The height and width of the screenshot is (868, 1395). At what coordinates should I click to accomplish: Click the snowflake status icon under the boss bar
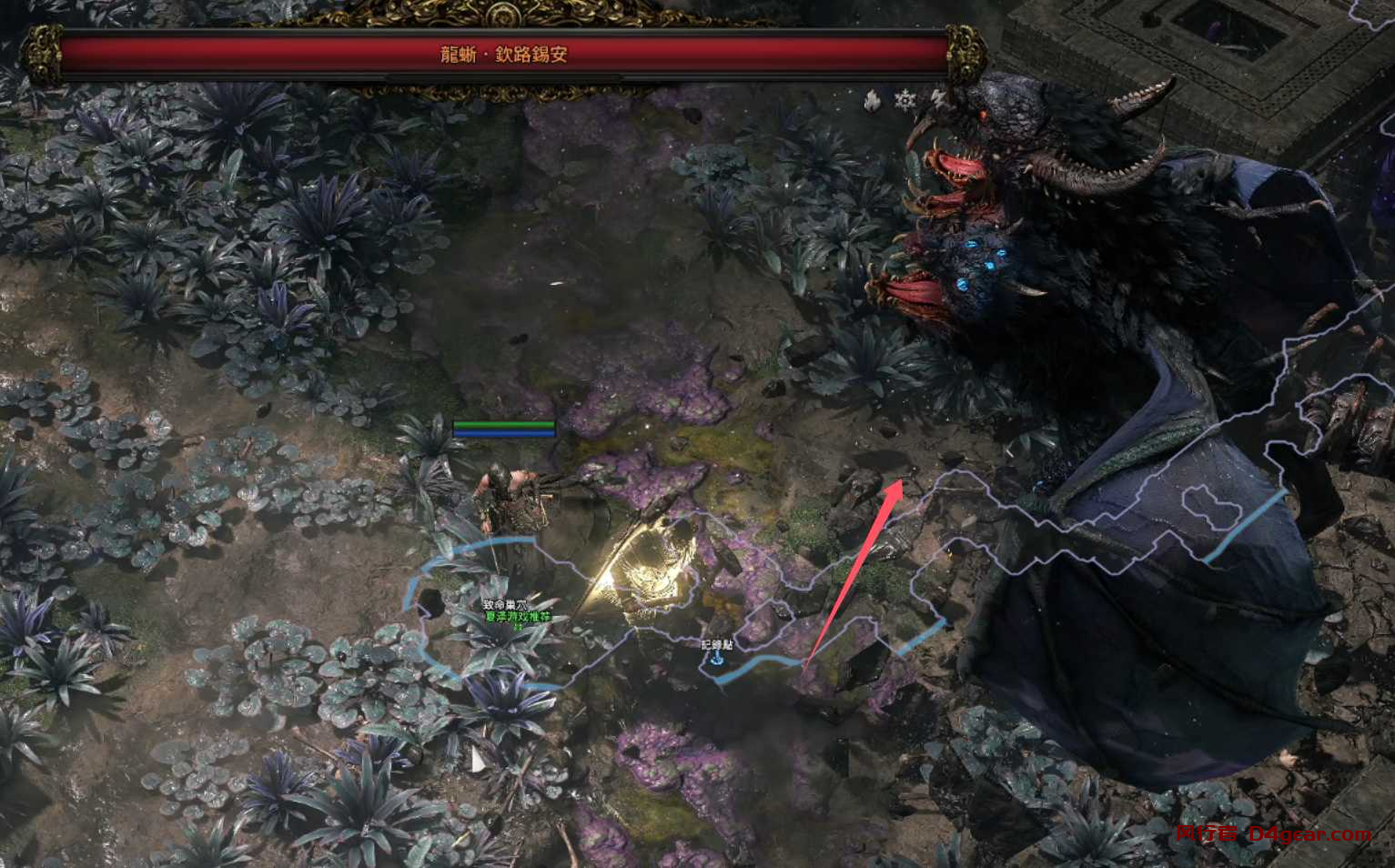tap(904, 100)
